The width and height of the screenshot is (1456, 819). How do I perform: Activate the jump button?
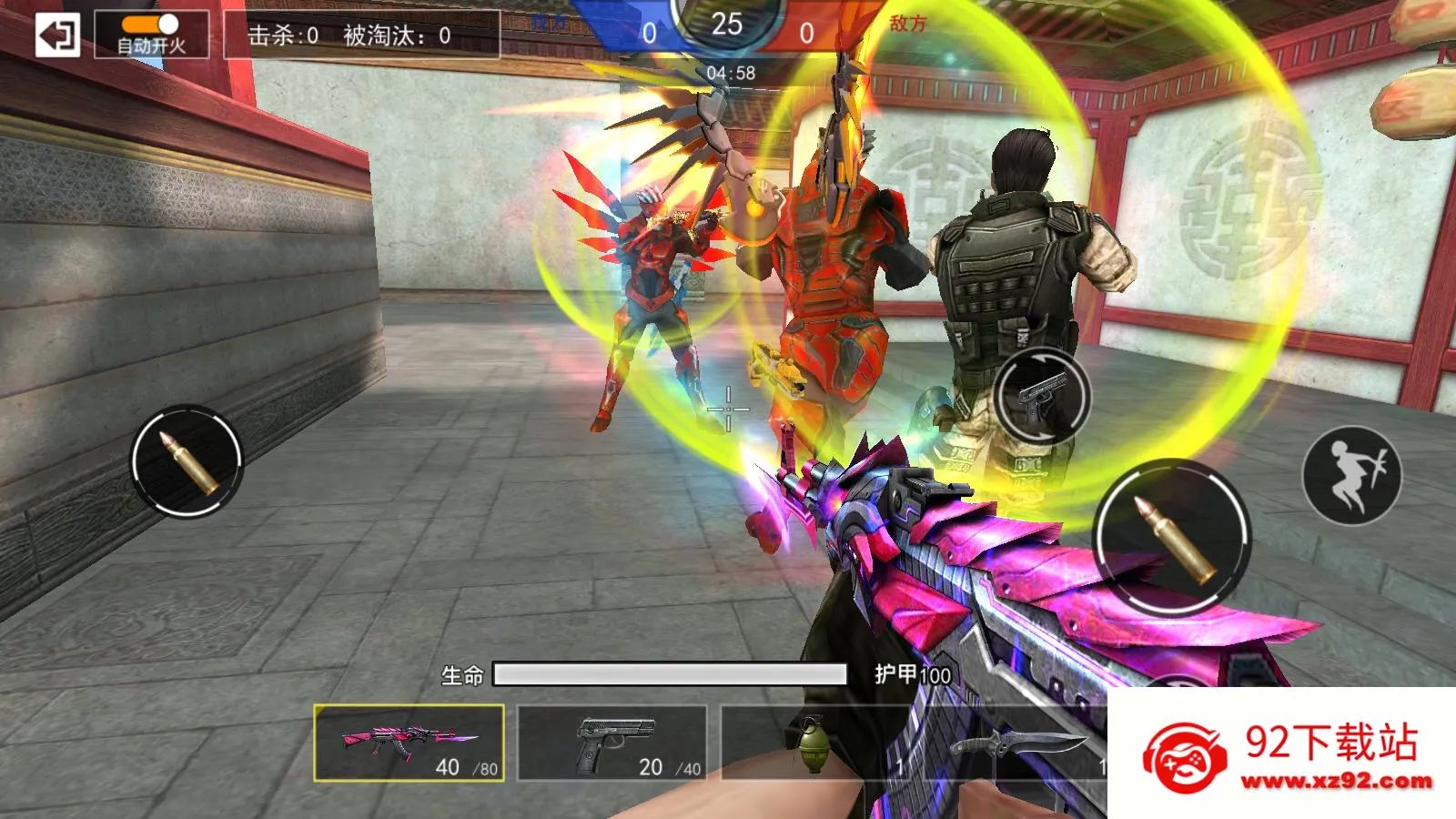point(1351,475)
